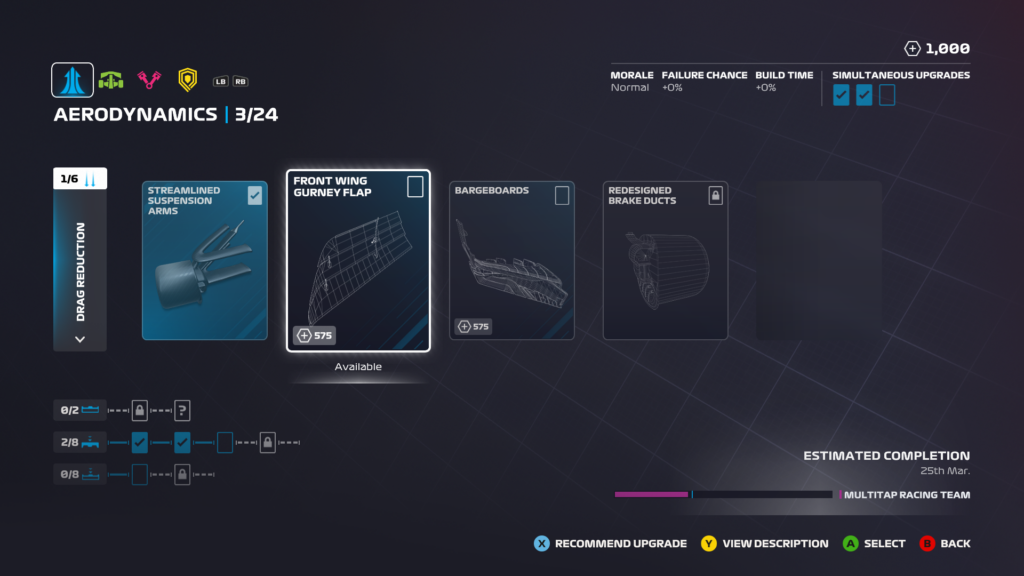The width and height of the screenshot is (1024, 576).
Task: Open the 0/2 upgrade branch row
Action: pyautogui.click(x=80, y=410)
